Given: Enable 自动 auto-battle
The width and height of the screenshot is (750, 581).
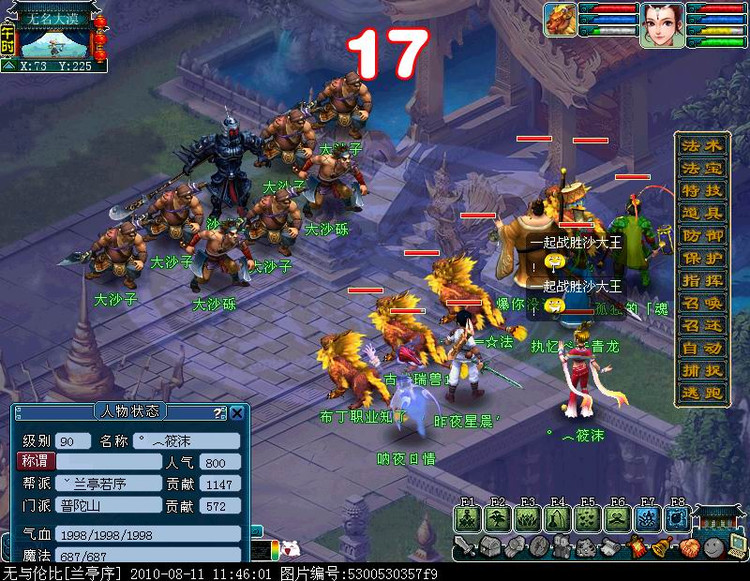Looking at the screenshot, I should pyautogui.click(x=702, y=348).
